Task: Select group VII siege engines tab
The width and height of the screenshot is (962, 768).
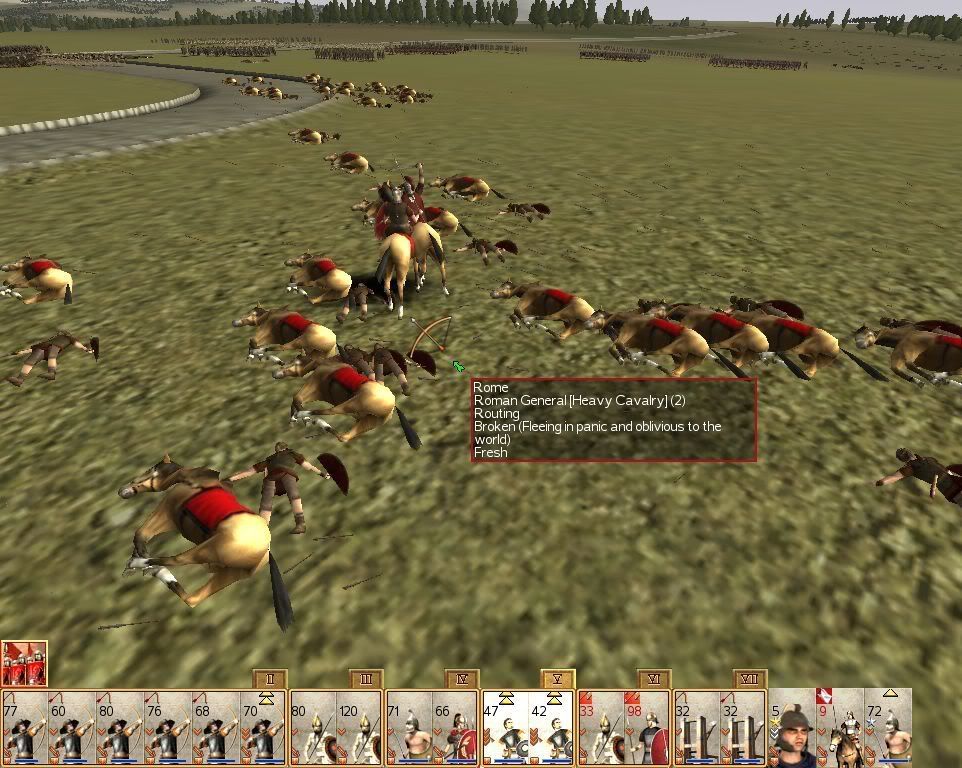Action: coord(749,680)
